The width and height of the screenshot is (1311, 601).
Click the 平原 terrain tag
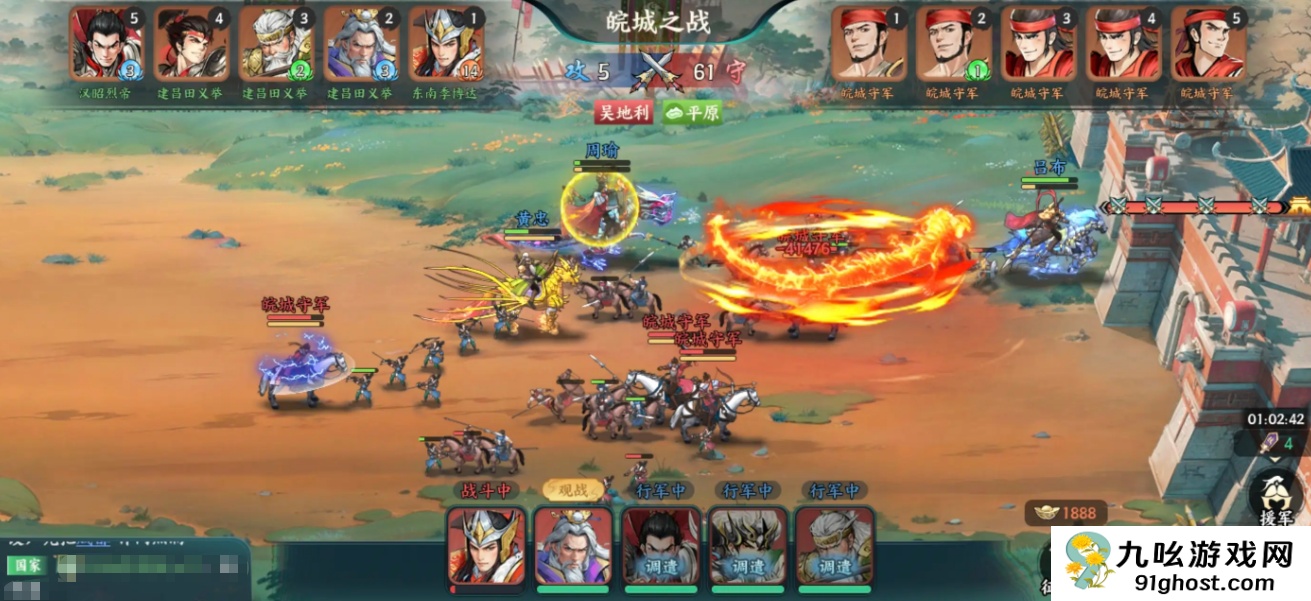click(x=691, y=111)
